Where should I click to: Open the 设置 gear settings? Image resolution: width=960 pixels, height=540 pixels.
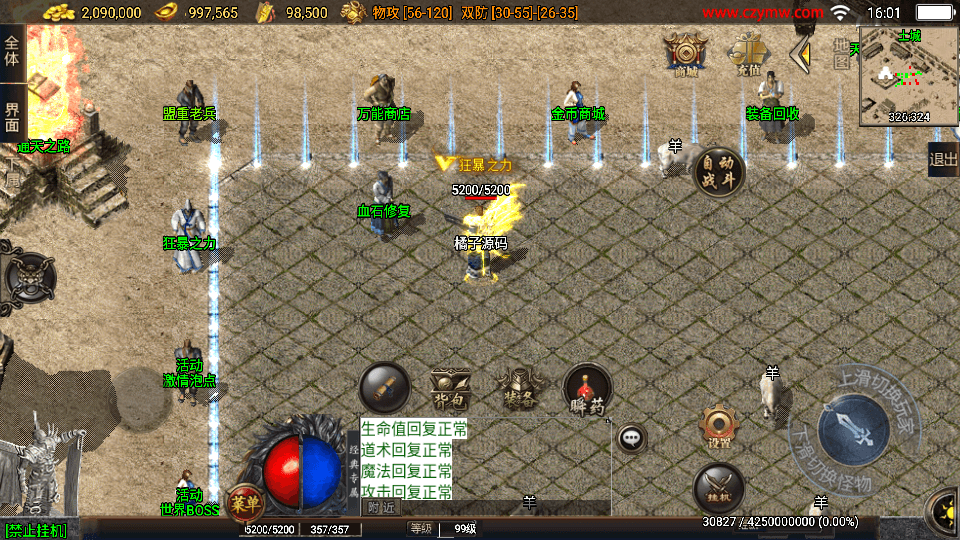click(718, 425)
